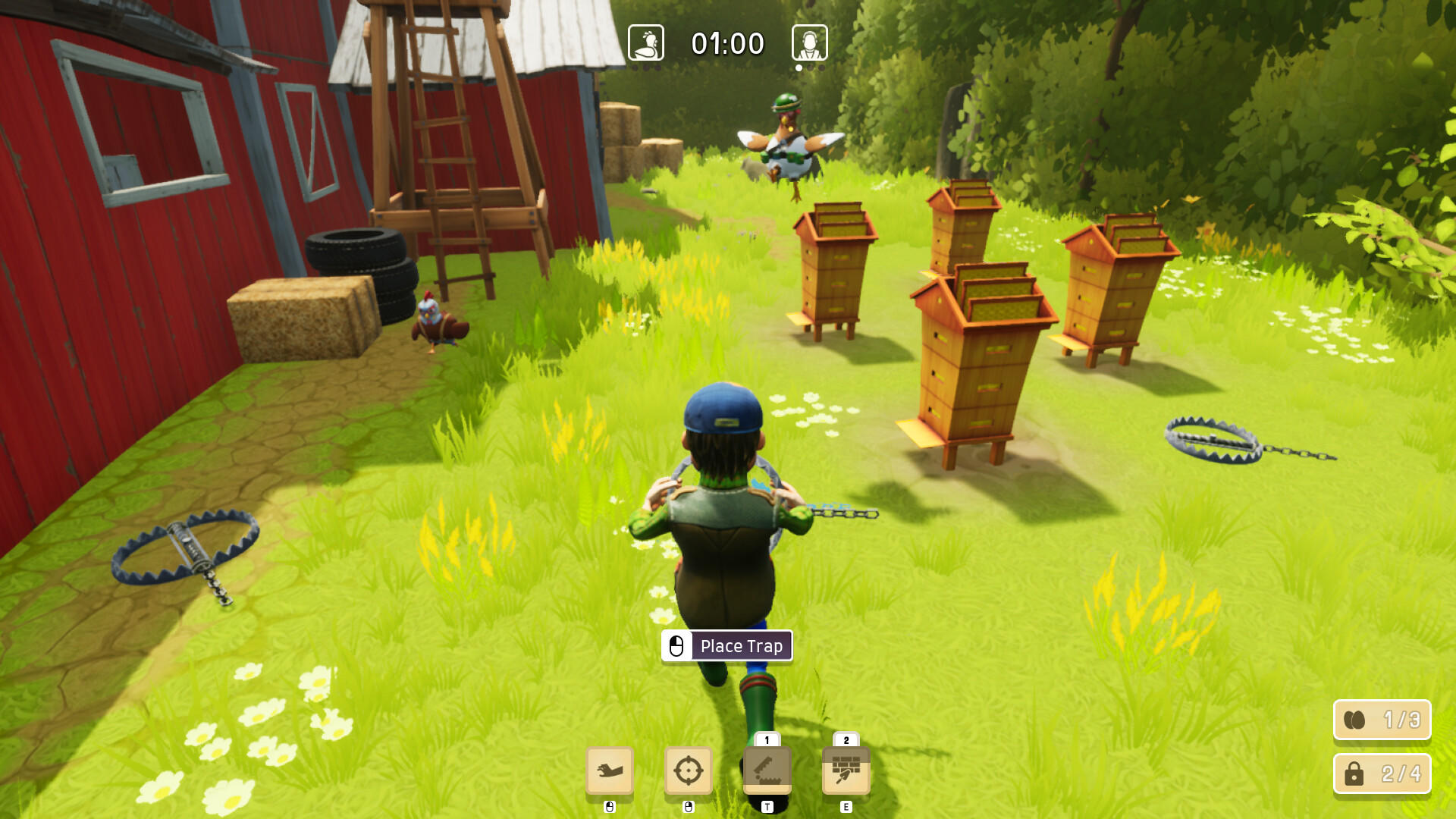The width and height of the screenshot is (1456, 819).
Task: Toggle the first dot under chicken portrait
Action: (x=635, y=67)
